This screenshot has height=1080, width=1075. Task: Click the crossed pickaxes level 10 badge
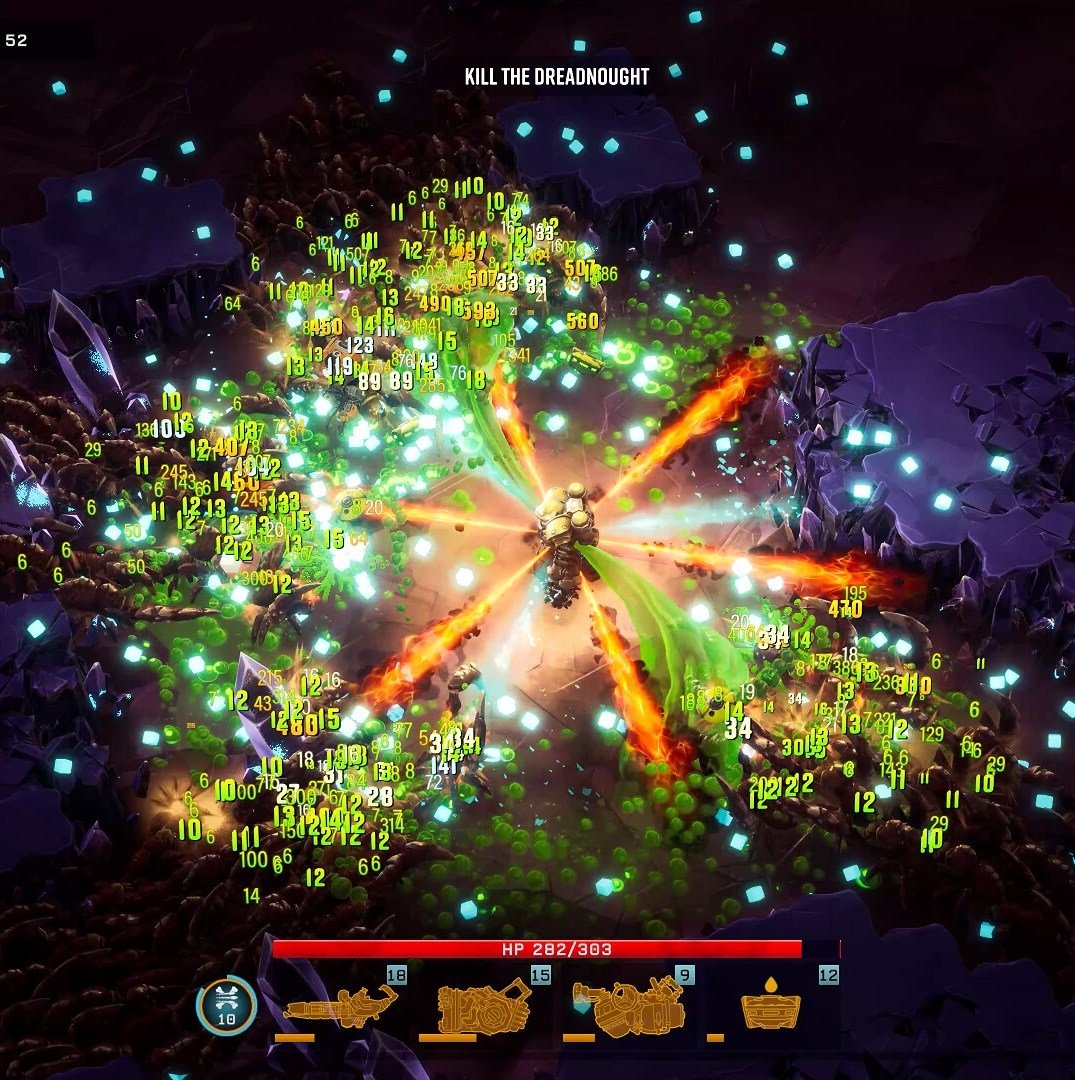click(x=226, y=1005)
